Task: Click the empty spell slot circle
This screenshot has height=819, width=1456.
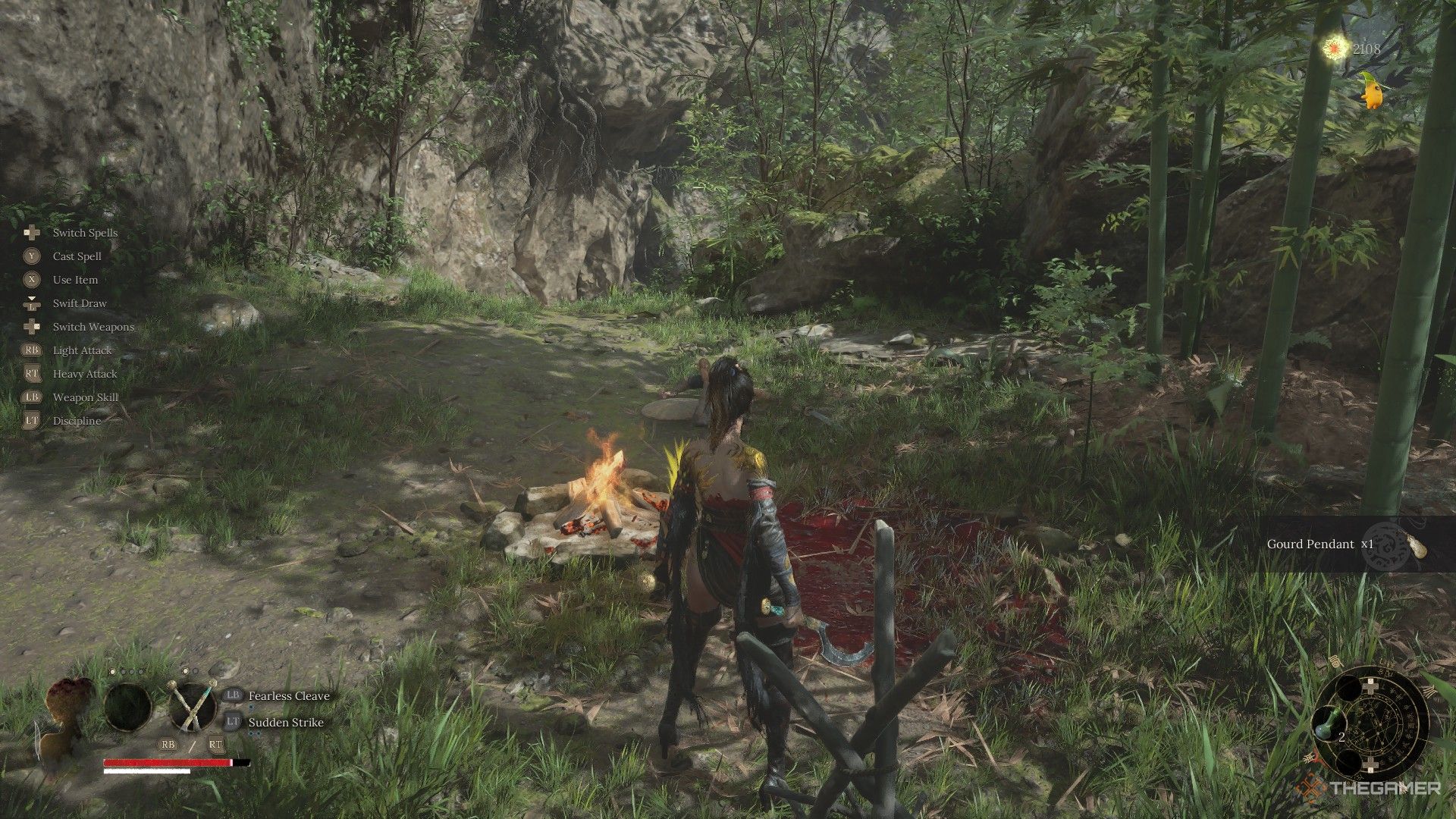Action: pos(127,707)
